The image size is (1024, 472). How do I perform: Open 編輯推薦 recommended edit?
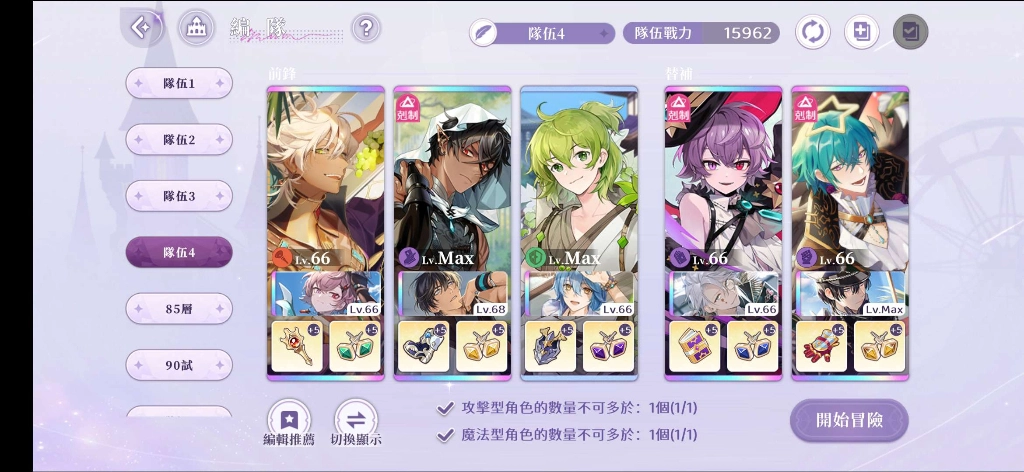(289, 423)
